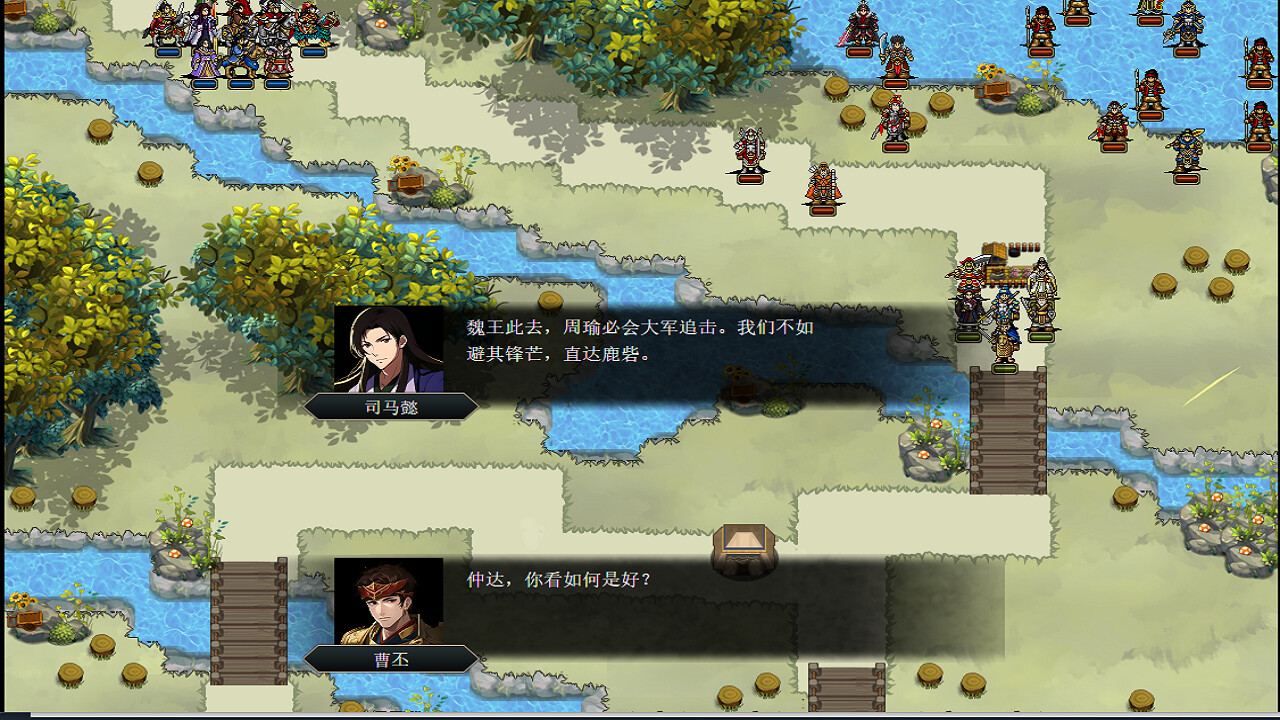Viewport: 1280px width, 720px height.
Task: Click the barrel icon next to the chest
Action: tap(1016, 251)
